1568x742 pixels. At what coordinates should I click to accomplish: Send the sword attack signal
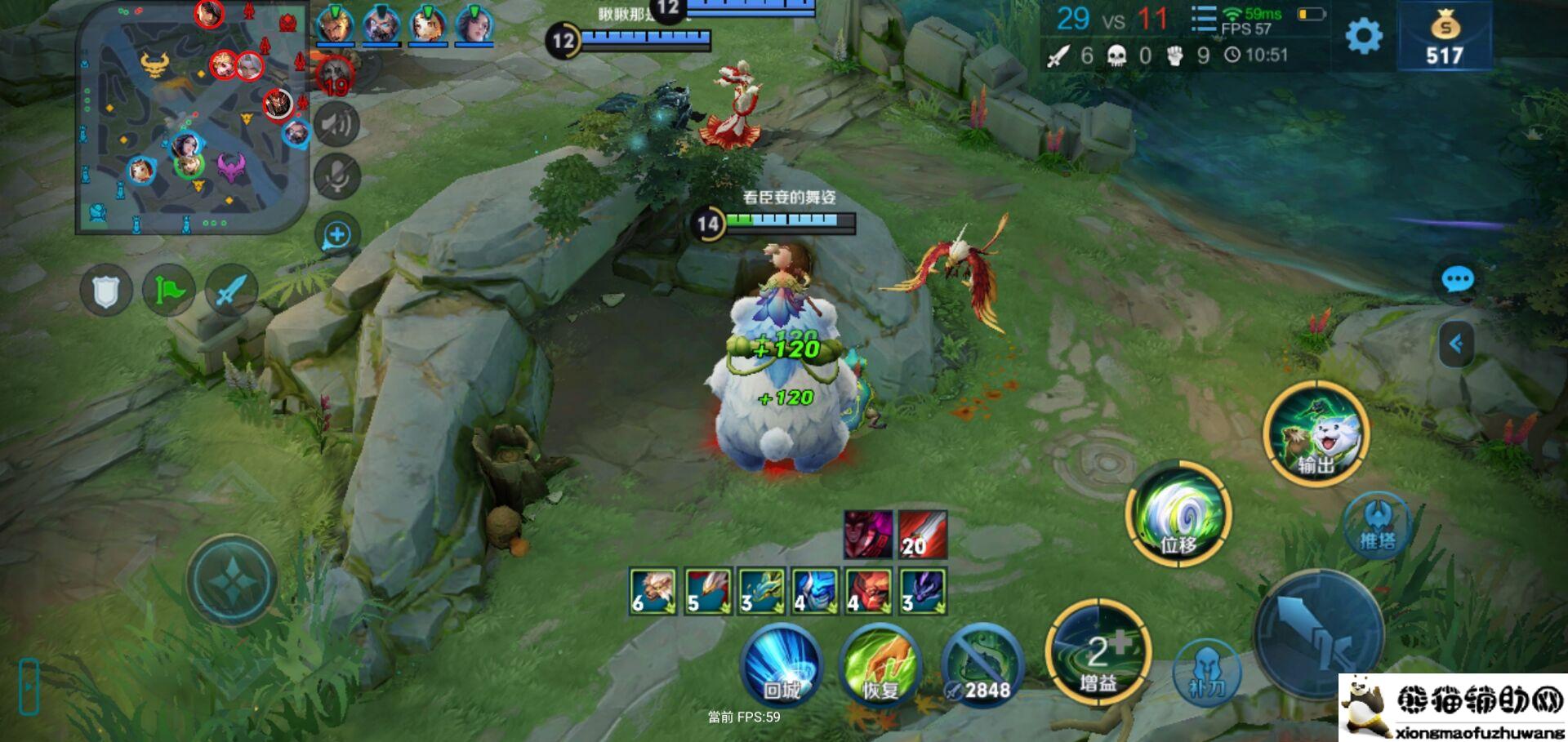coord(231,291)
